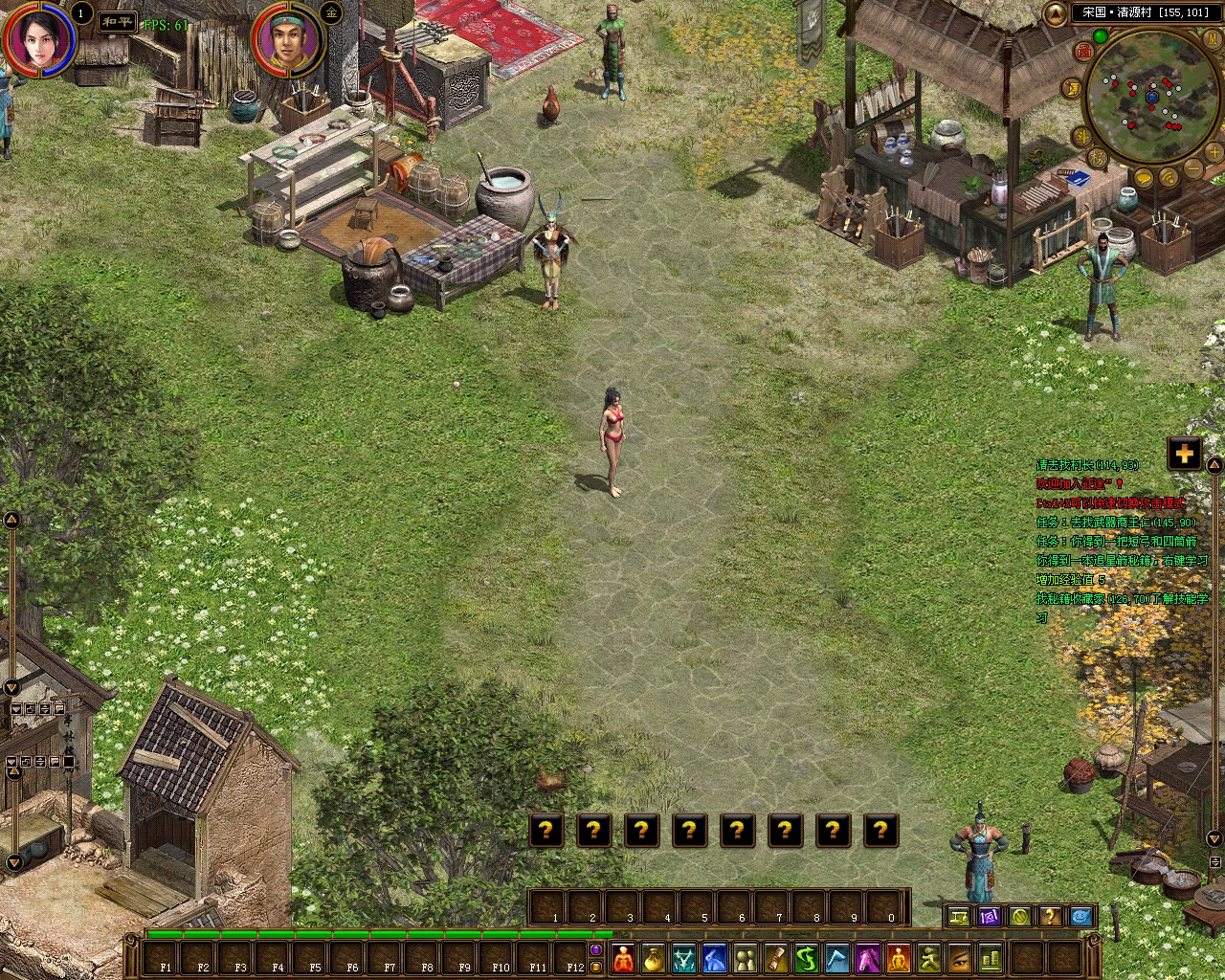Viewport: 1225px width, 980px height.
Task: Click the blue smiley face icon
Action: [1080, 917]
